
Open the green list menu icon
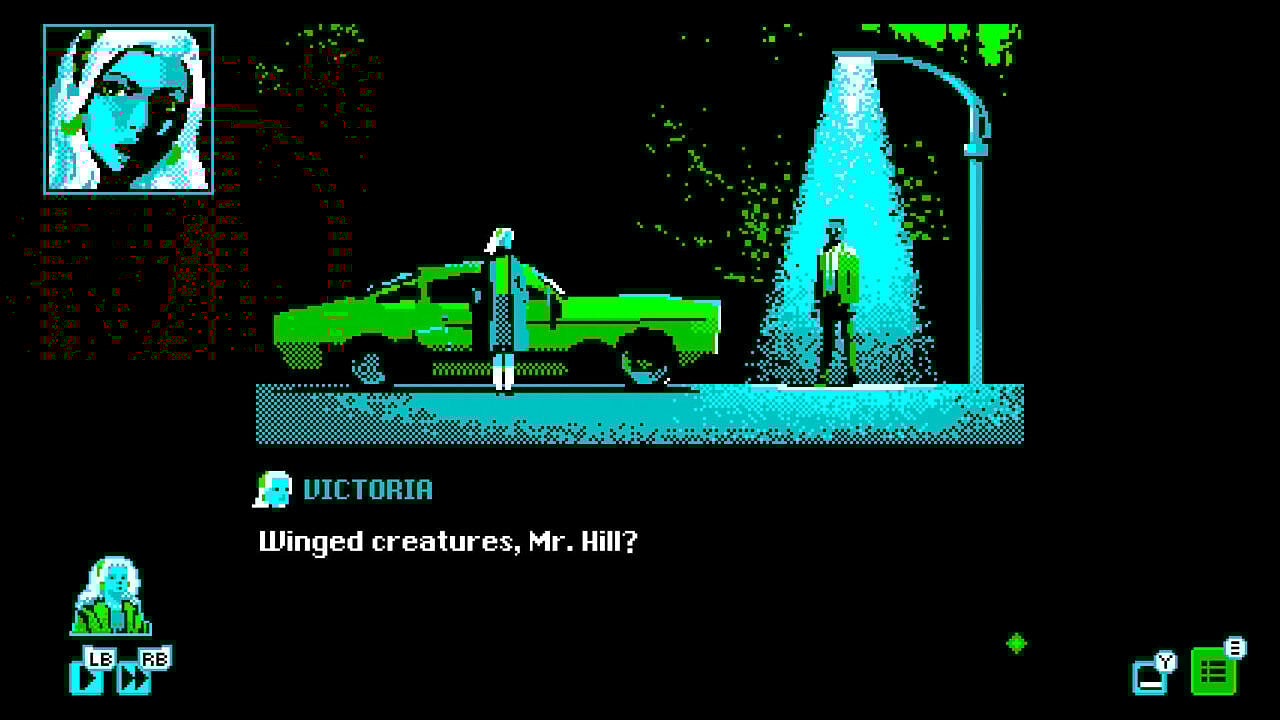point(1213,672)
